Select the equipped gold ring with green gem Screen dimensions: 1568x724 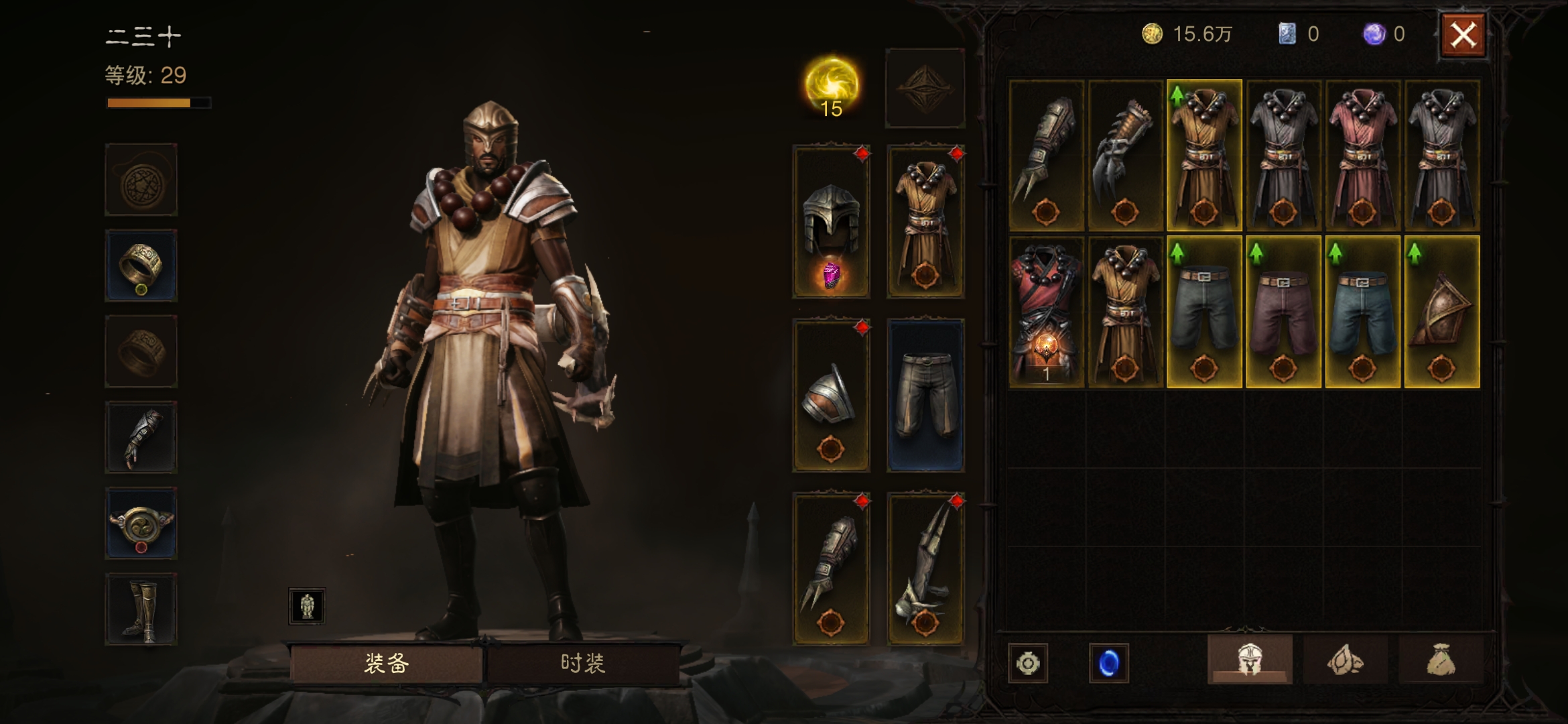tap(141, 265)
